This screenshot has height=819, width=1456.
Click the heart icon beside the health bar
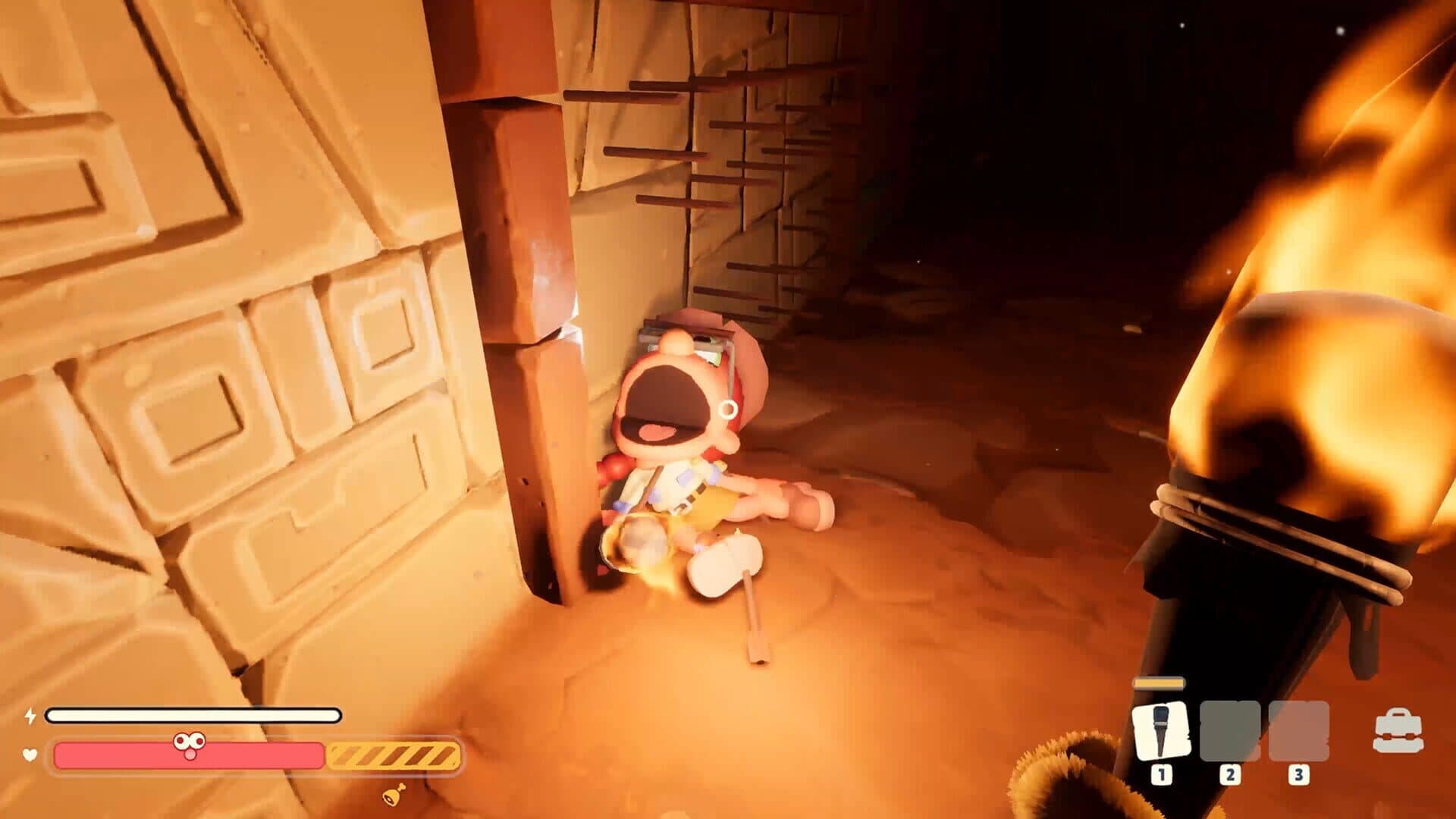tap(29, 755)
